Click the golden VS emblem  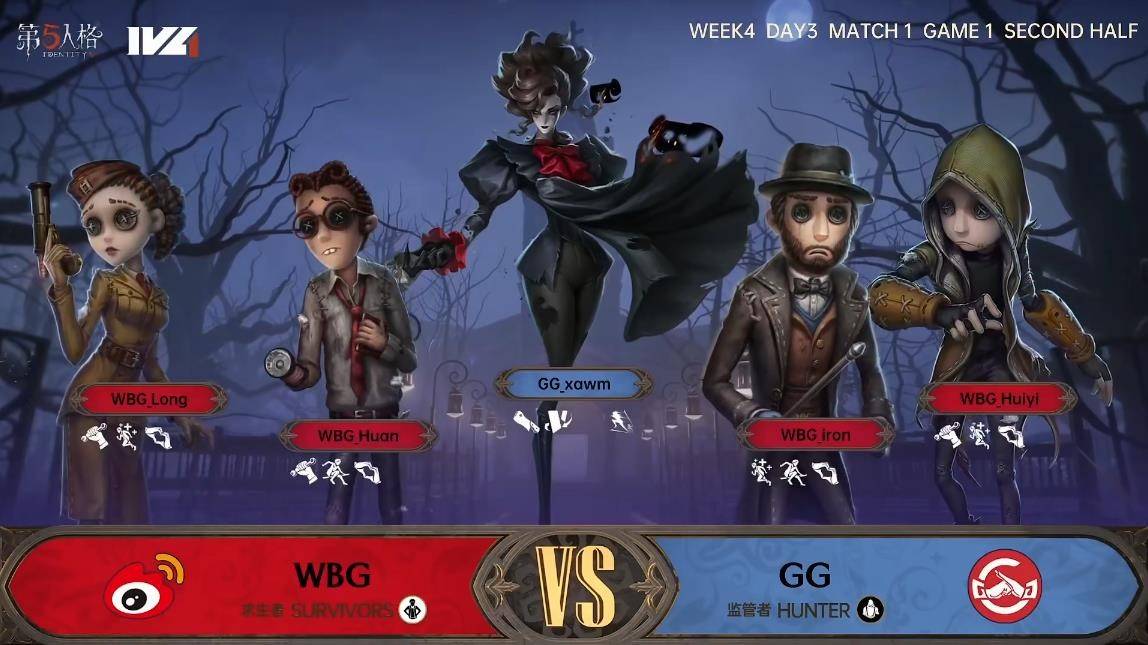(x=575, y=586)
